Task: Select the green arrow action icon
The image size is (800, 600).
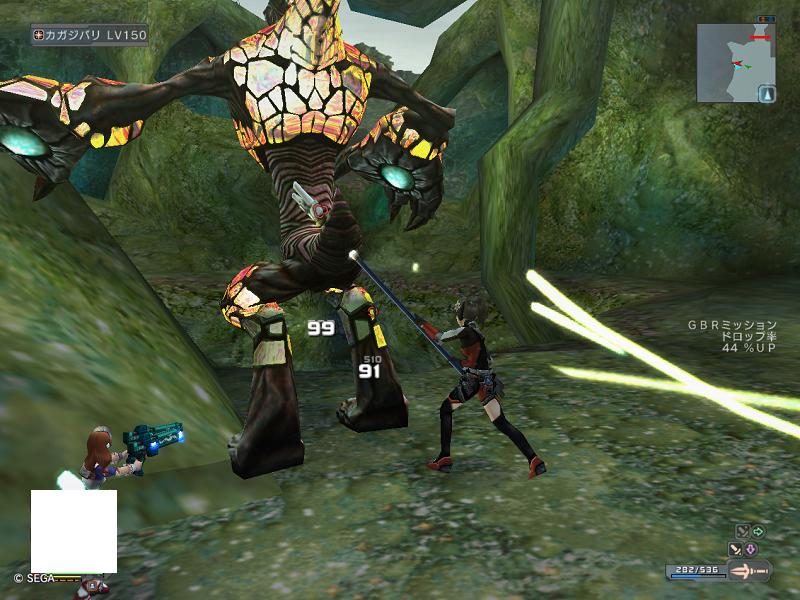Action: (x=757, y=532)
